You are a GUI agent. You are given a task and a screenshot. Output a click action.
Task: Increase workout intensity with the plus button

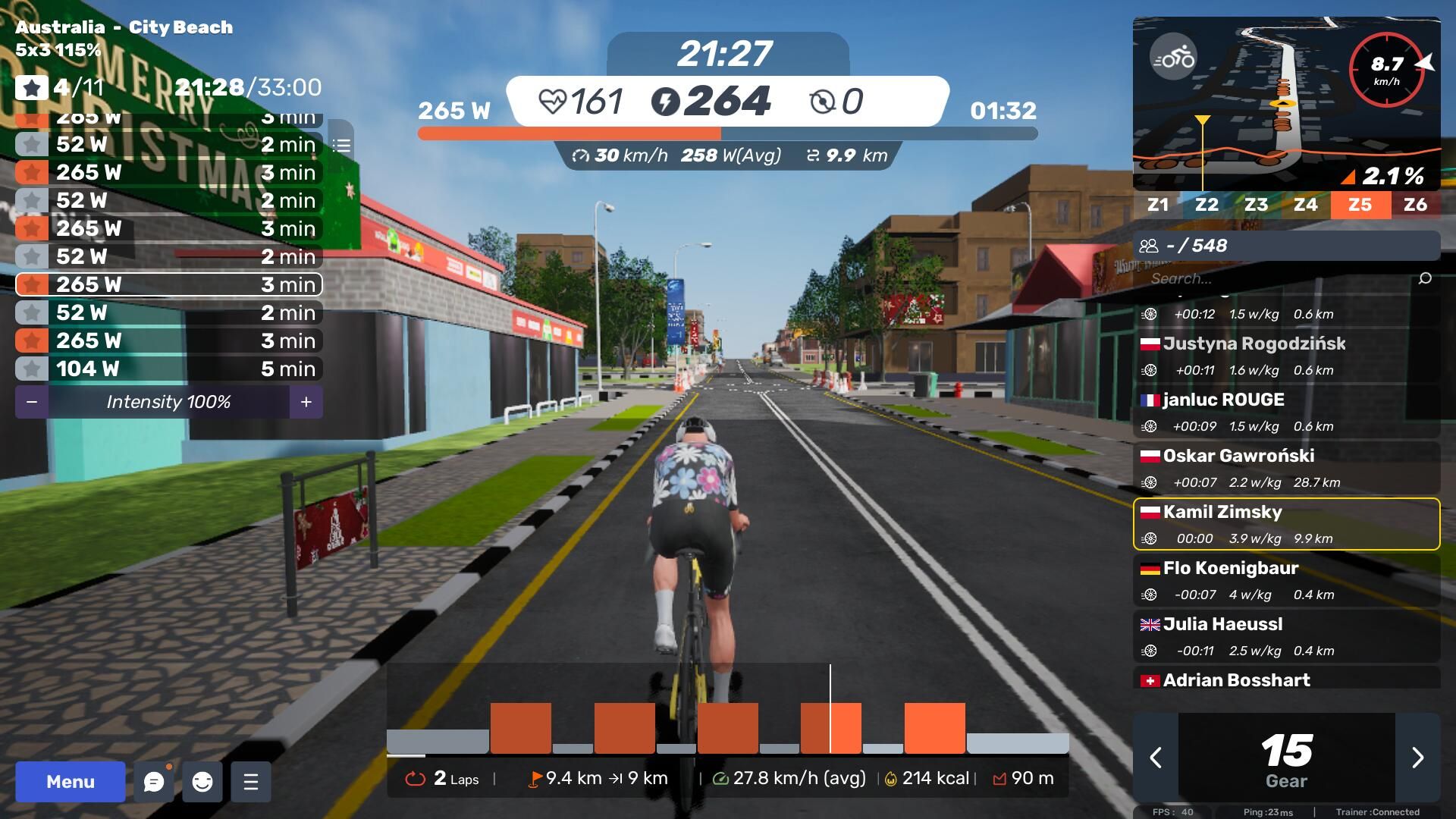coord(306,402)
